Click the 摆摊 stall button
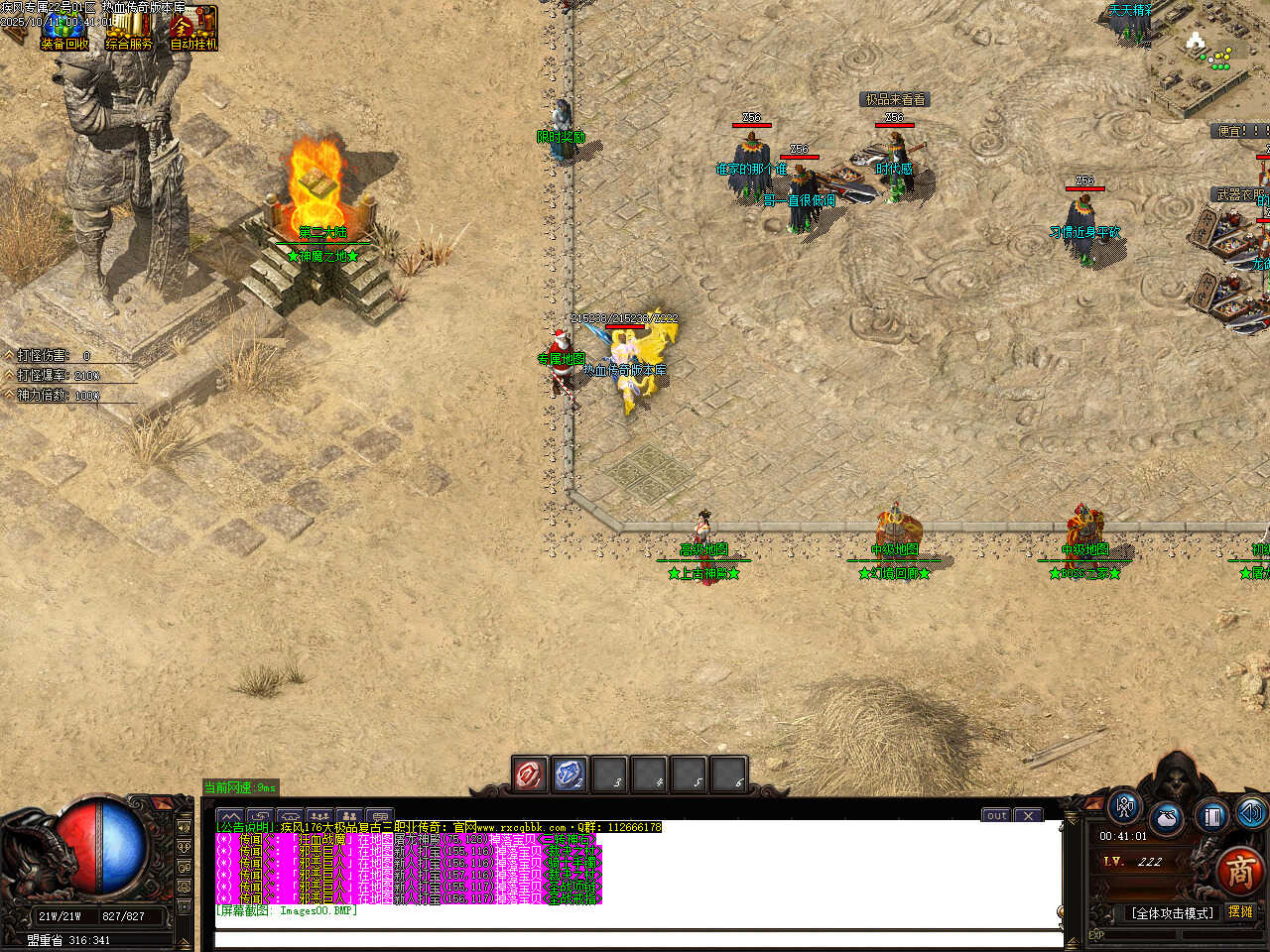This screenshot has width=1270, height=952. click(x=1240, y=911)
